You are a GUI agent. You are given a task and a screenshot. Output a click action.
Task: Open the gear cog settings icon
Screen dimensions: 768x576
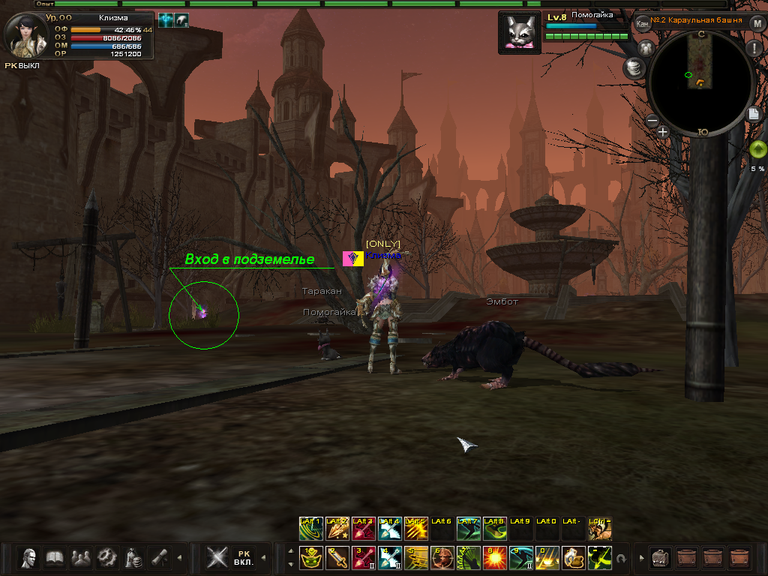[107, 556]
